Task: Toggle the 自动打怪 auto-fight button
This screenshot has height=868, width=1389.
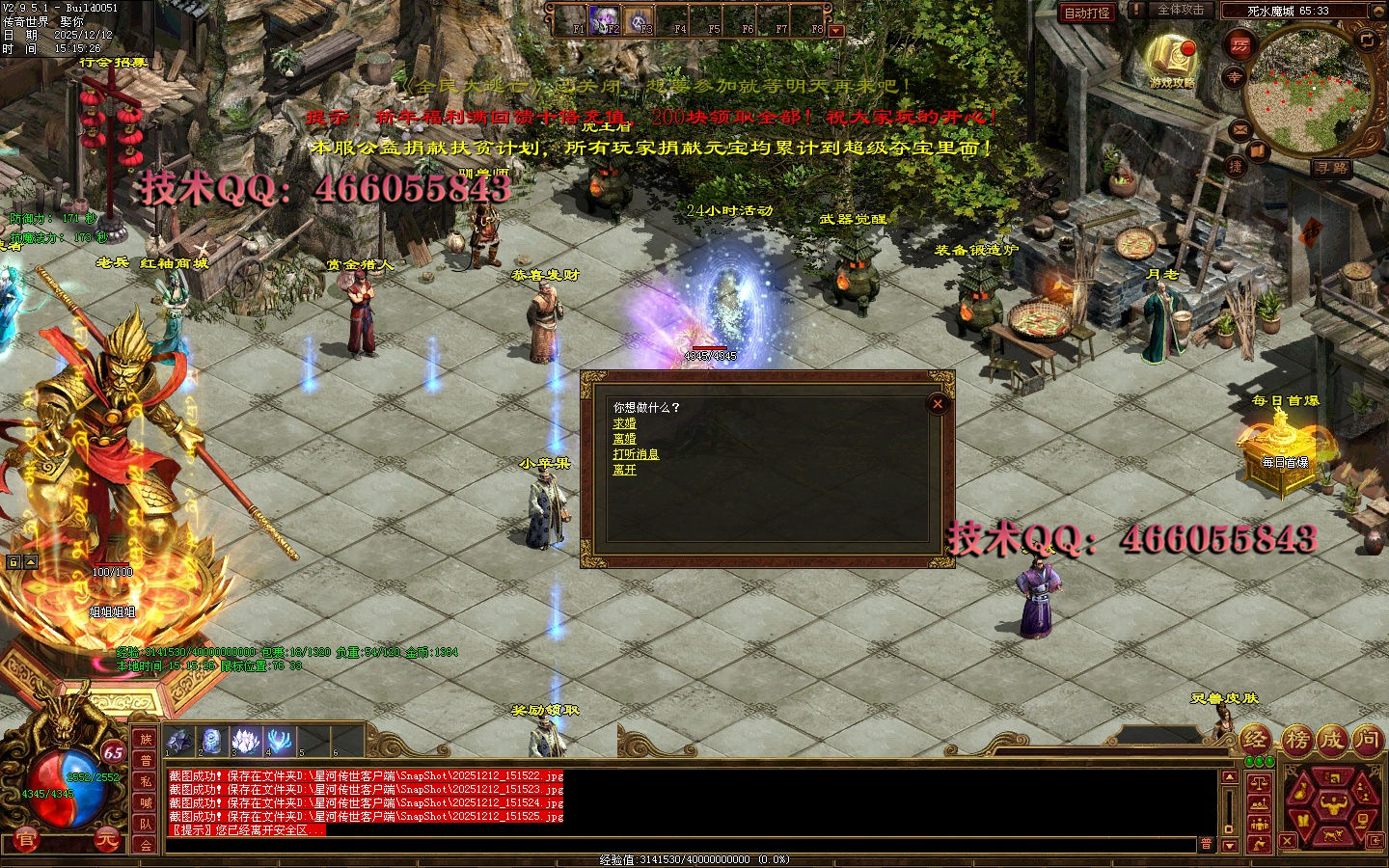Action: (x=1087, y=13)
